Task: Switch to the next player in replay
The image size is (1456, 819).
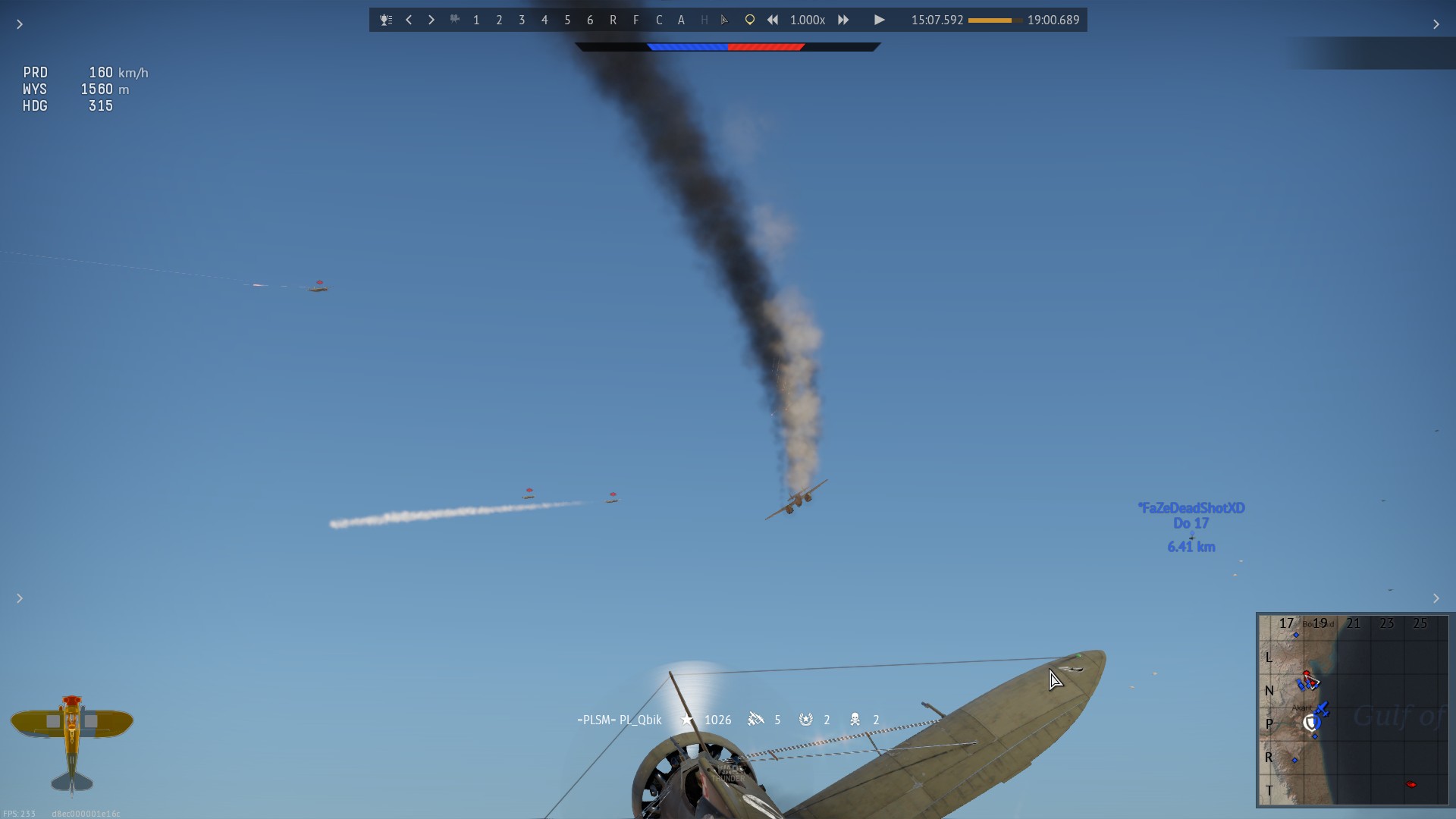Action: pos(431,20)
